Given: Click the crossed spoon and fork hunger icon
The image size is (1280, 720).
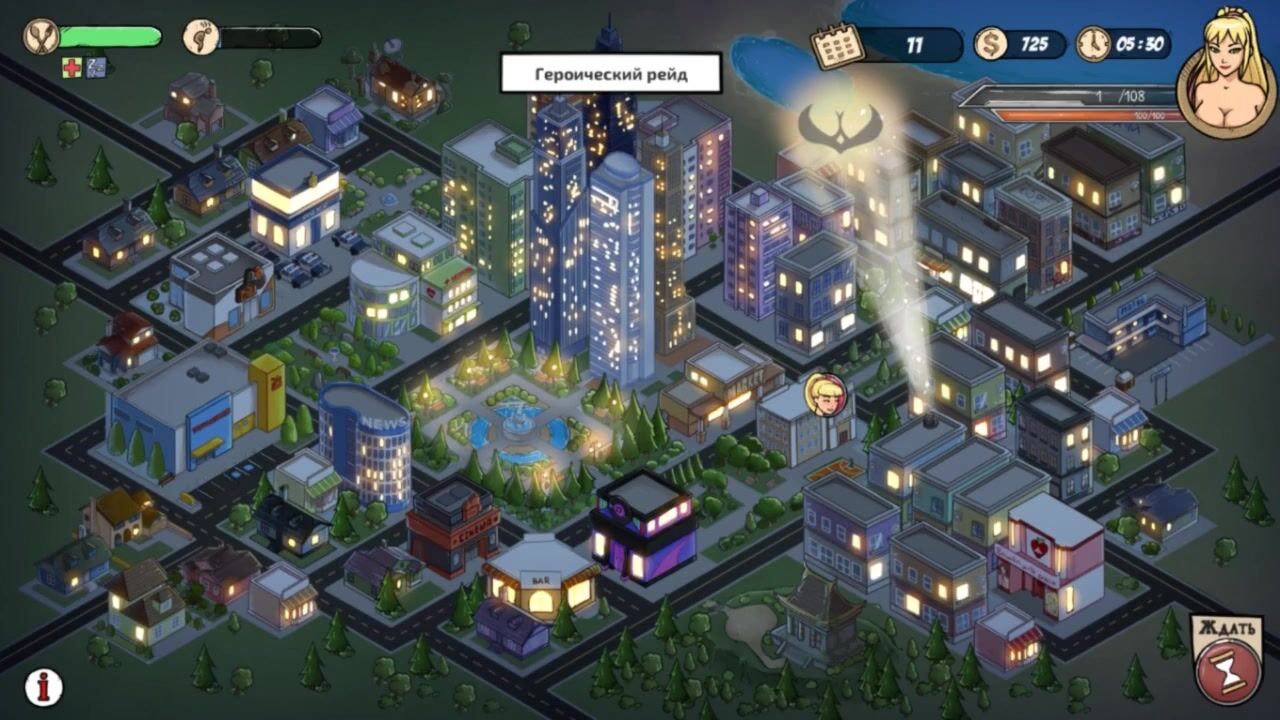Looking at the screenshot, I should click(41, 38).
